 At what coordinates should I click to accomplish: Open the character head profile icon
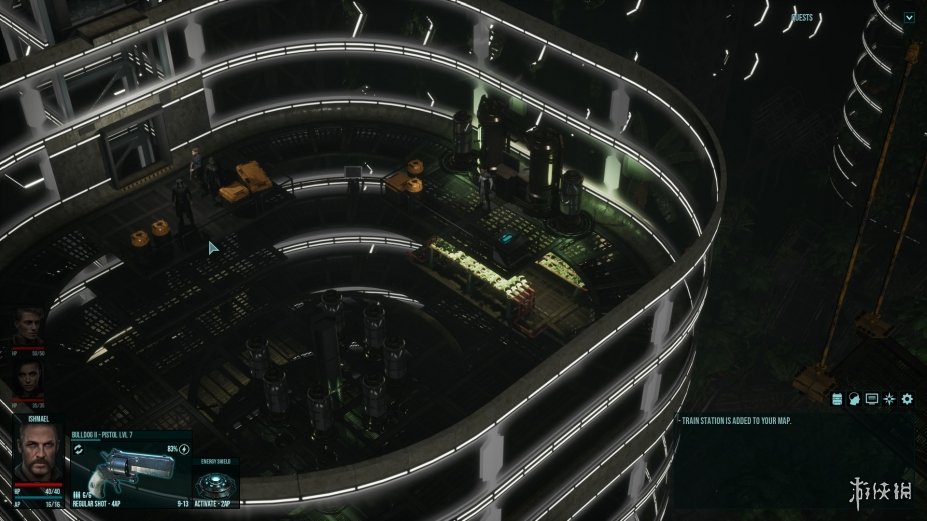point(854,399)
